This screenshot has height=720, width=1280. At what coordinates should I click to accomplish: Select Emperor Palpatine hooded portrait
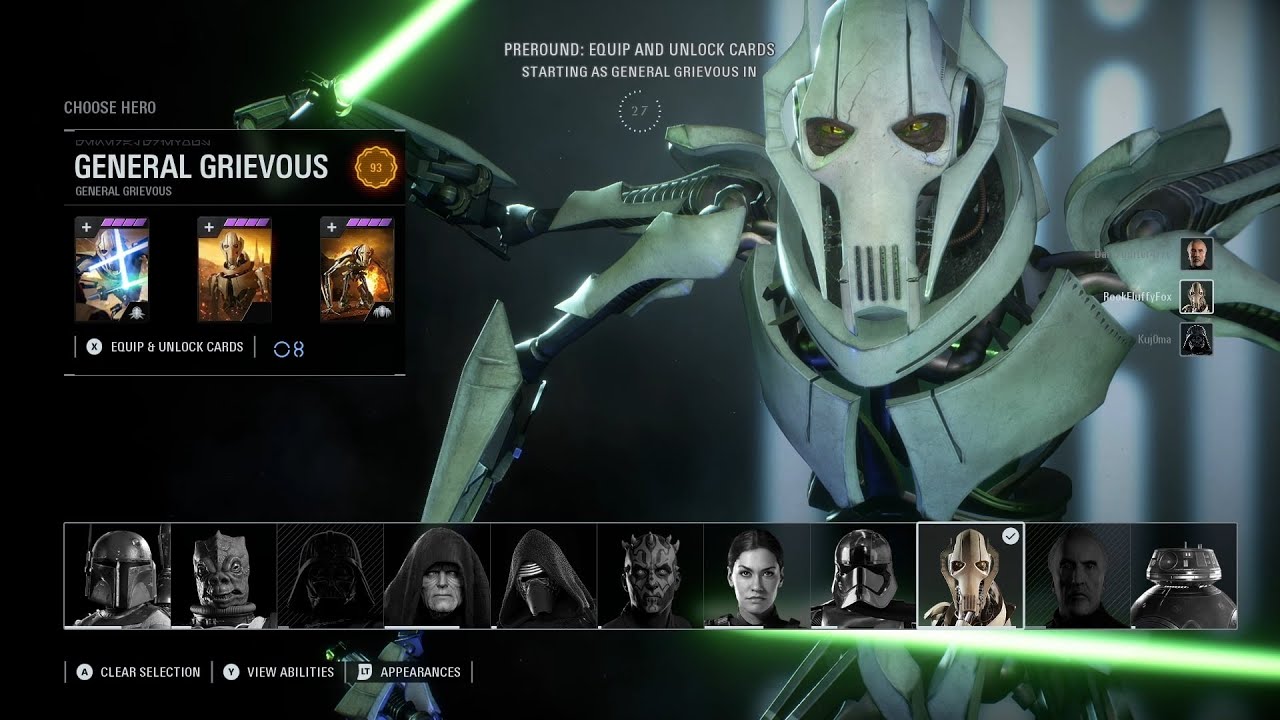437,576
